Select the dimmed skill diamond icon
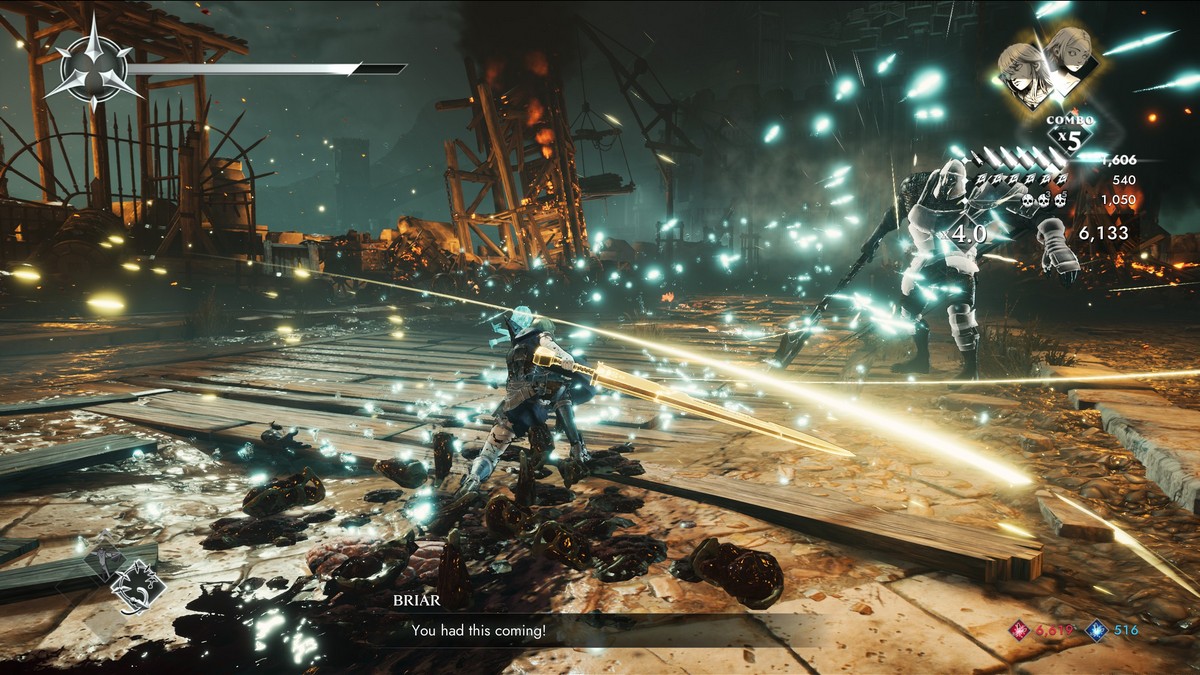 tap(105, 560)
